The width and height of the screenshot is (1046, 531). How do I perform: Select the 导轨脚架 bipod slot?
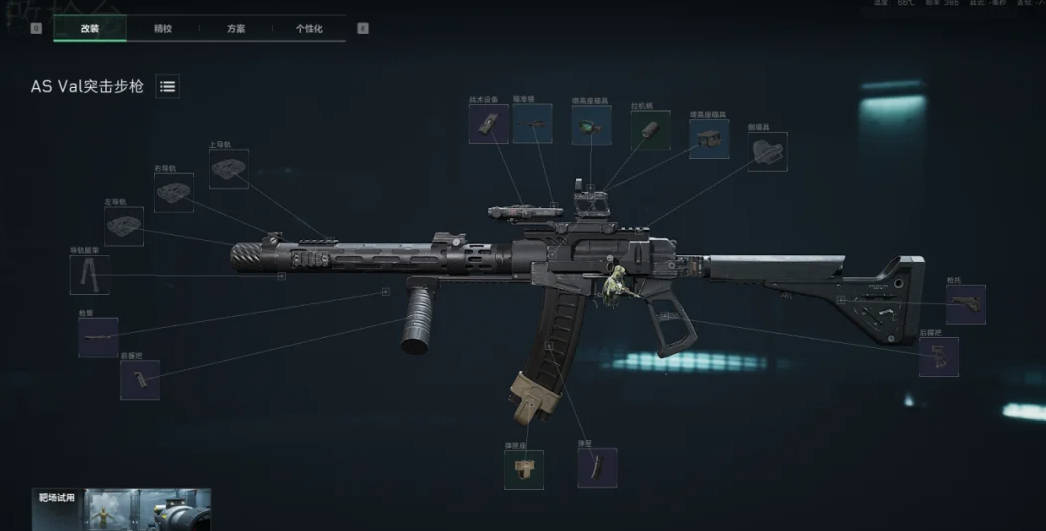pyautogui.click(x=89, y=274)
